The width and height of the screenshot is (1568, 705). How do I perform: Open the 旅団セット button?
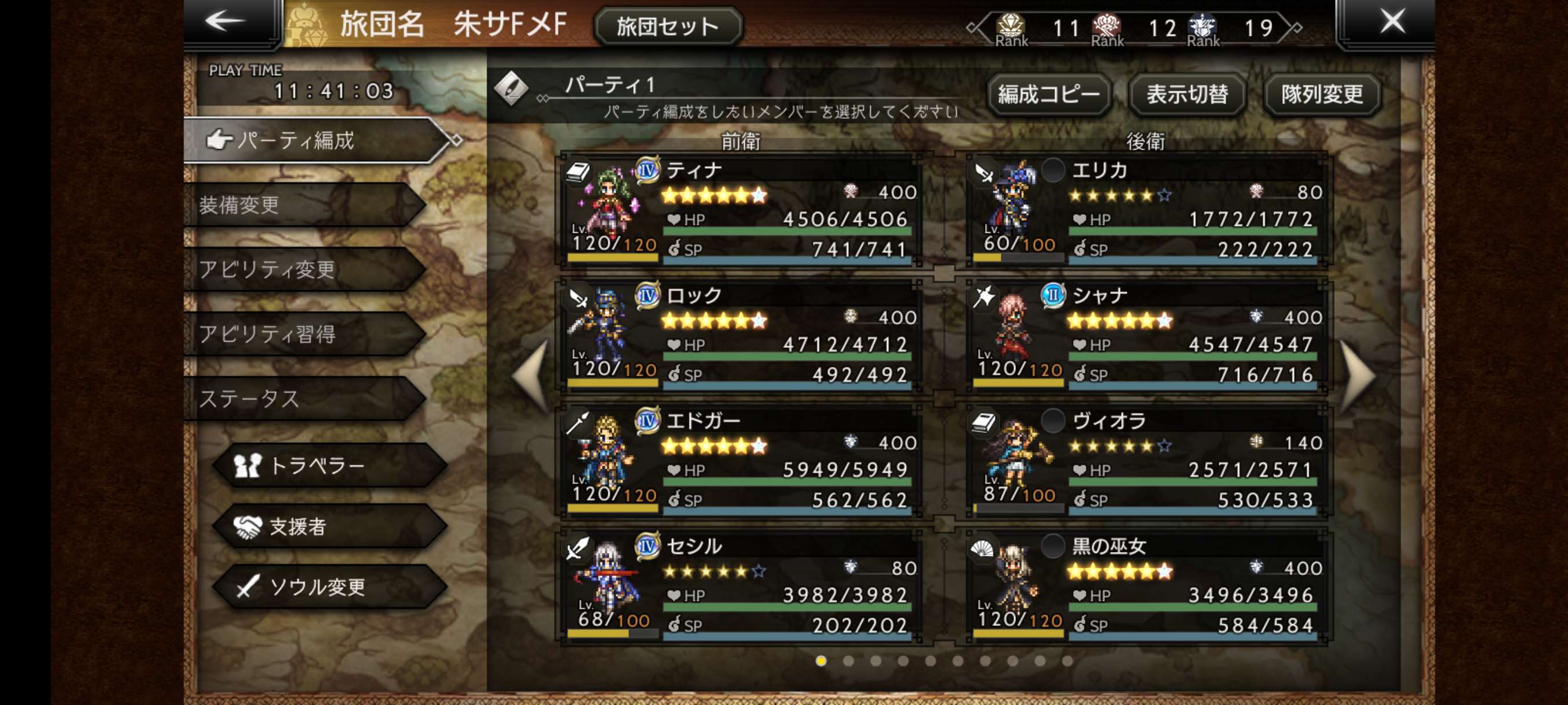[667, 27]
